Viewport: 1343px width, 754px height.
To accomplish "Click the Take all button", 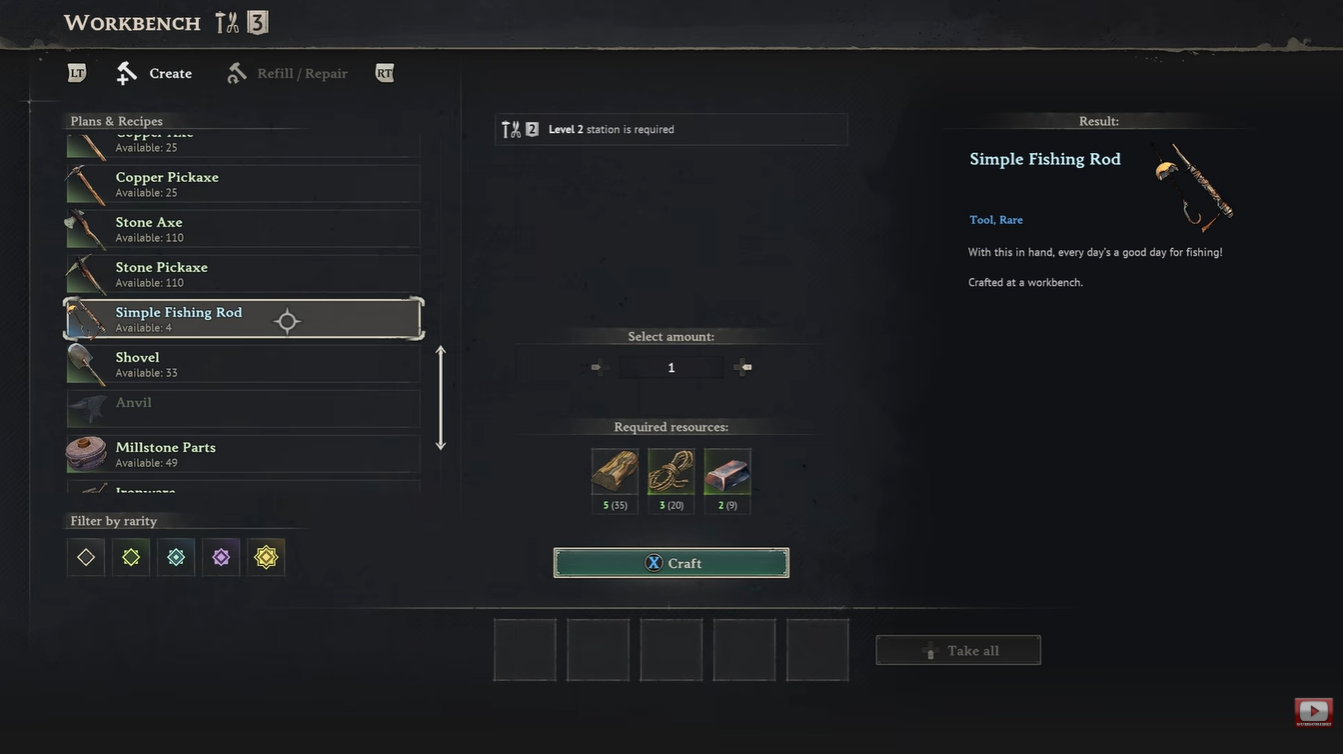I will click(958, 650).
